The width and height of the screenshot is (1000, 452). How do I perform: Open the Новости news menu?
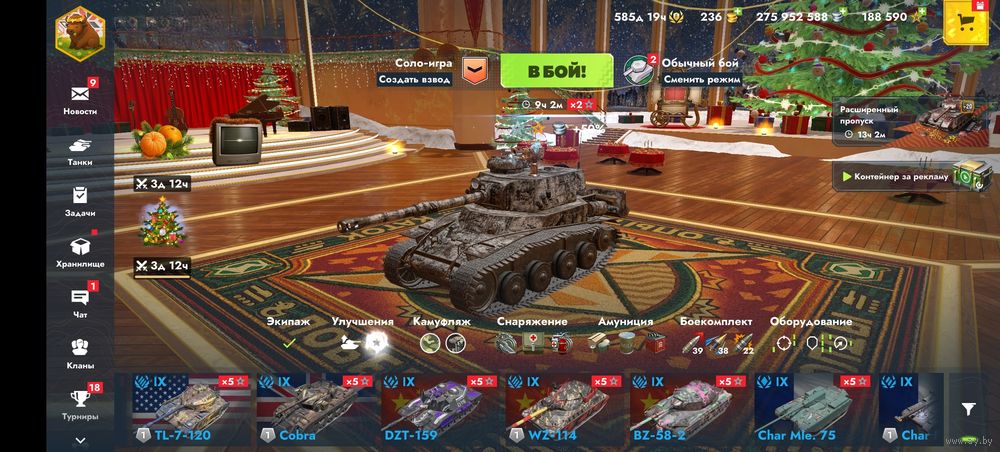[80, 98]
